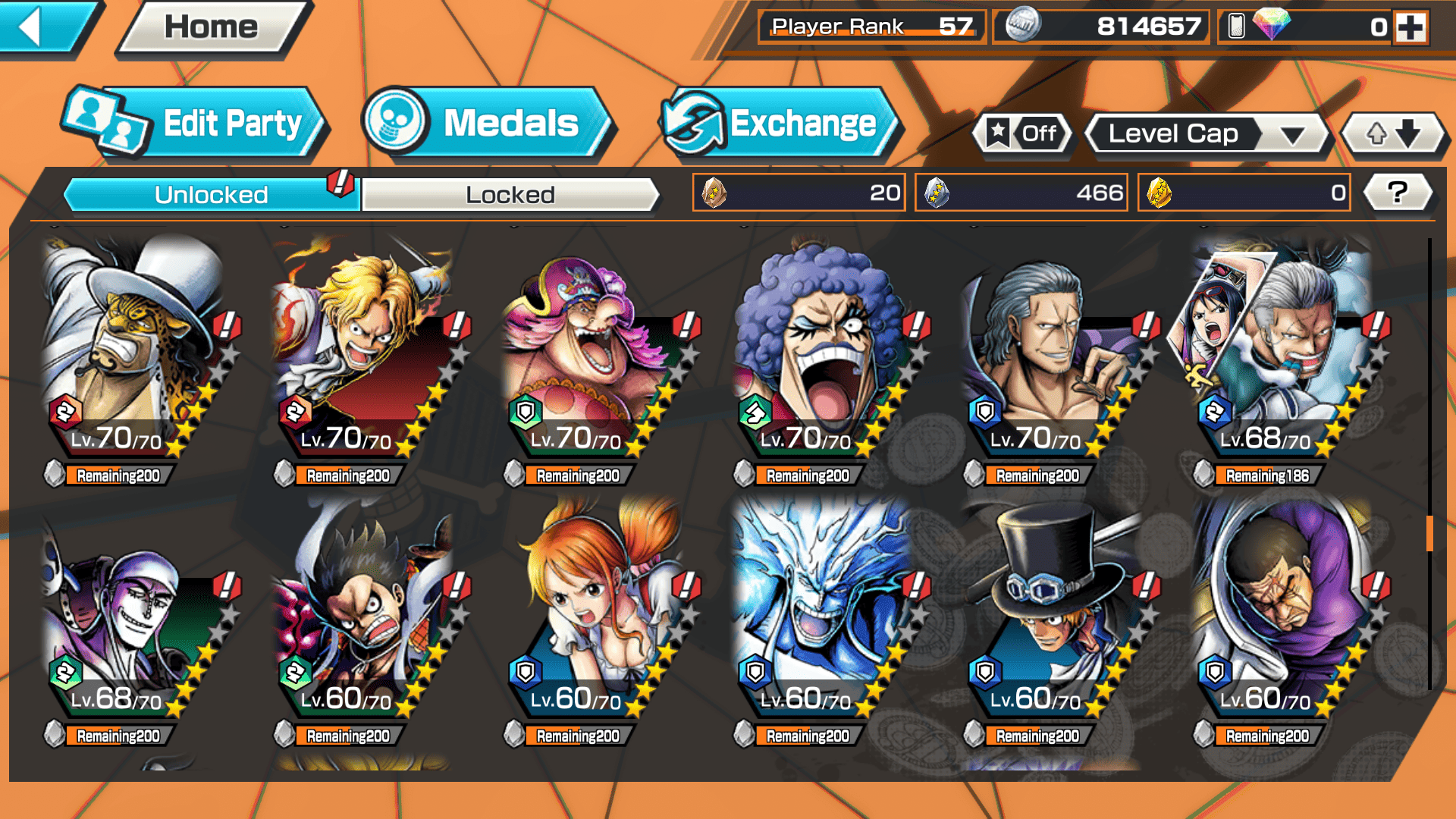Return to the Home screen
Screen dimensions: 1456x819
click(212, 27)
